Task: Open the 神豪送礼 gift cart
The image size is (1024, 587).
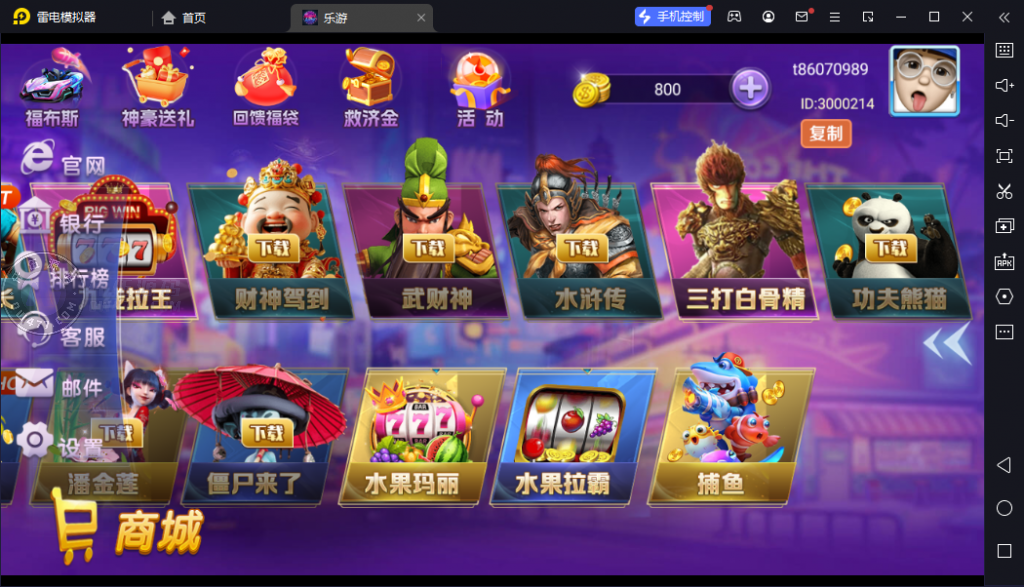Action: tap(158, 88)
